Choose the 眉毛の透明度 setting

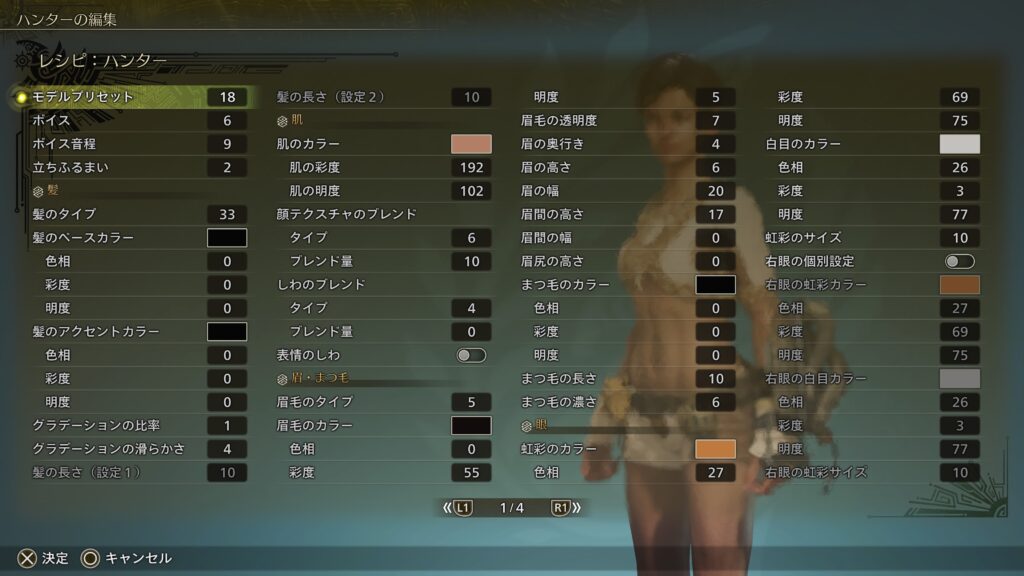[x=625, y=121]
